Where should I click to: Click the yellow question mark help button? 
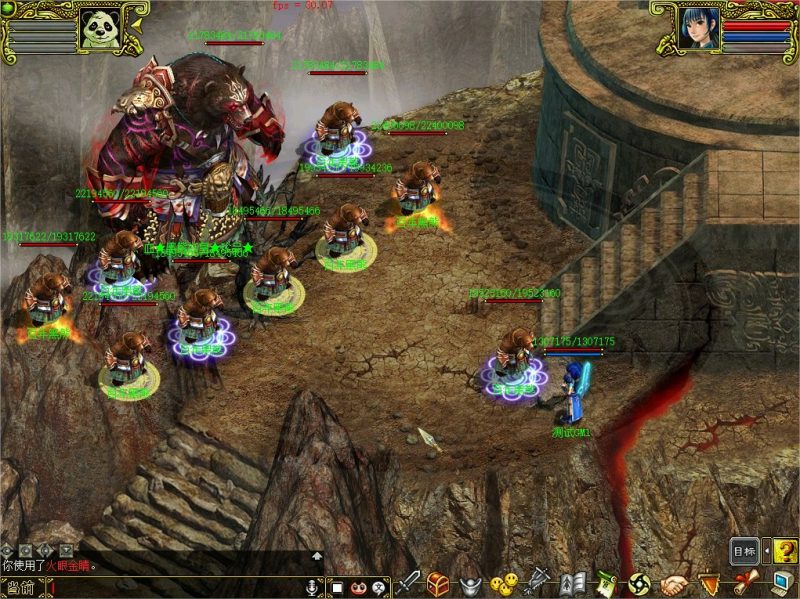coord(786,551)
